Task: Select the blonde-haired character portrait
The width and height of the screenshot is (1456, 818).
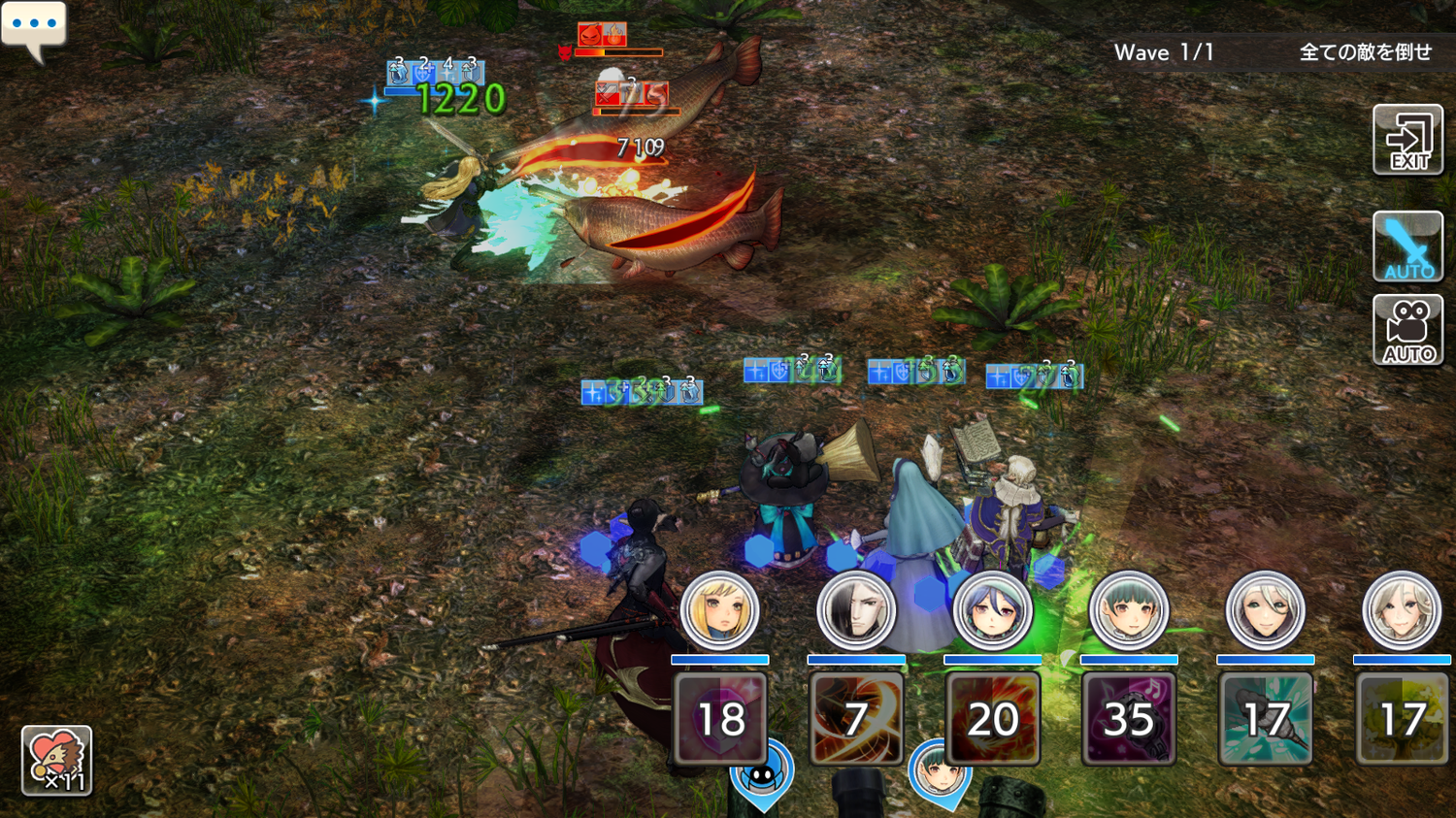Action: click(719, 610)
